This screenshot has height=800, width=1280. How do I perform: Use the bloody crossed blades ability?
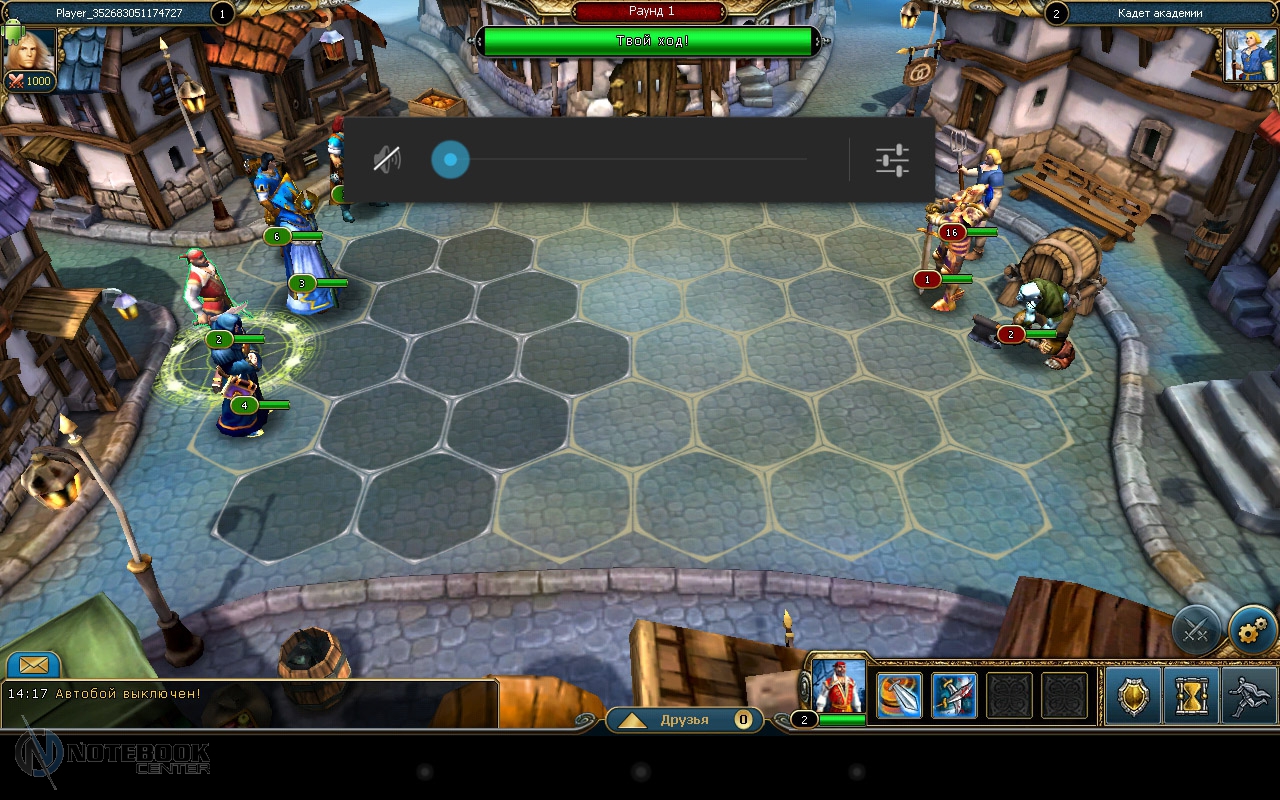pos(954,696)
